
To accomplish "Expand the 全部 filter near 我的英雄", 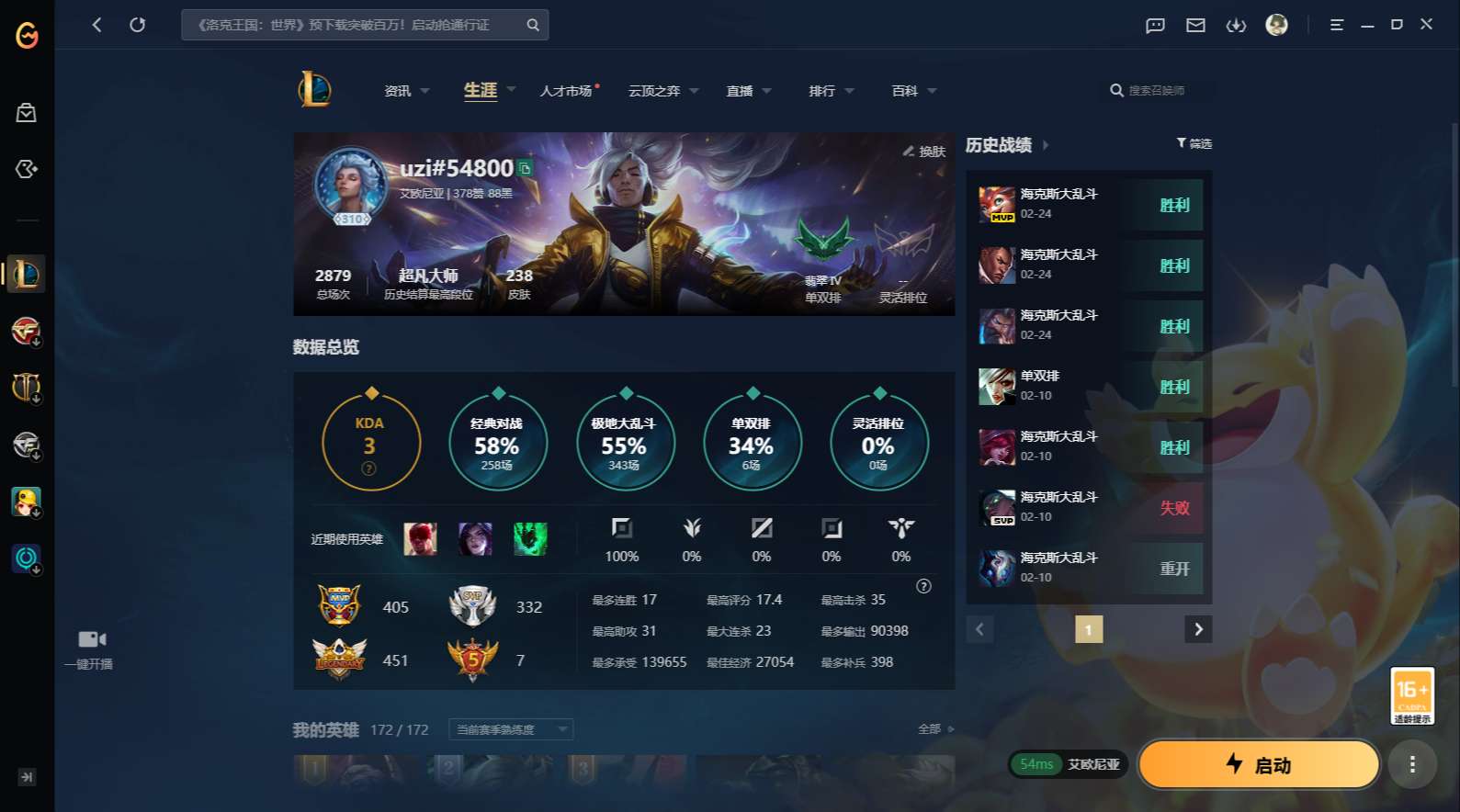I will point(932,727).
